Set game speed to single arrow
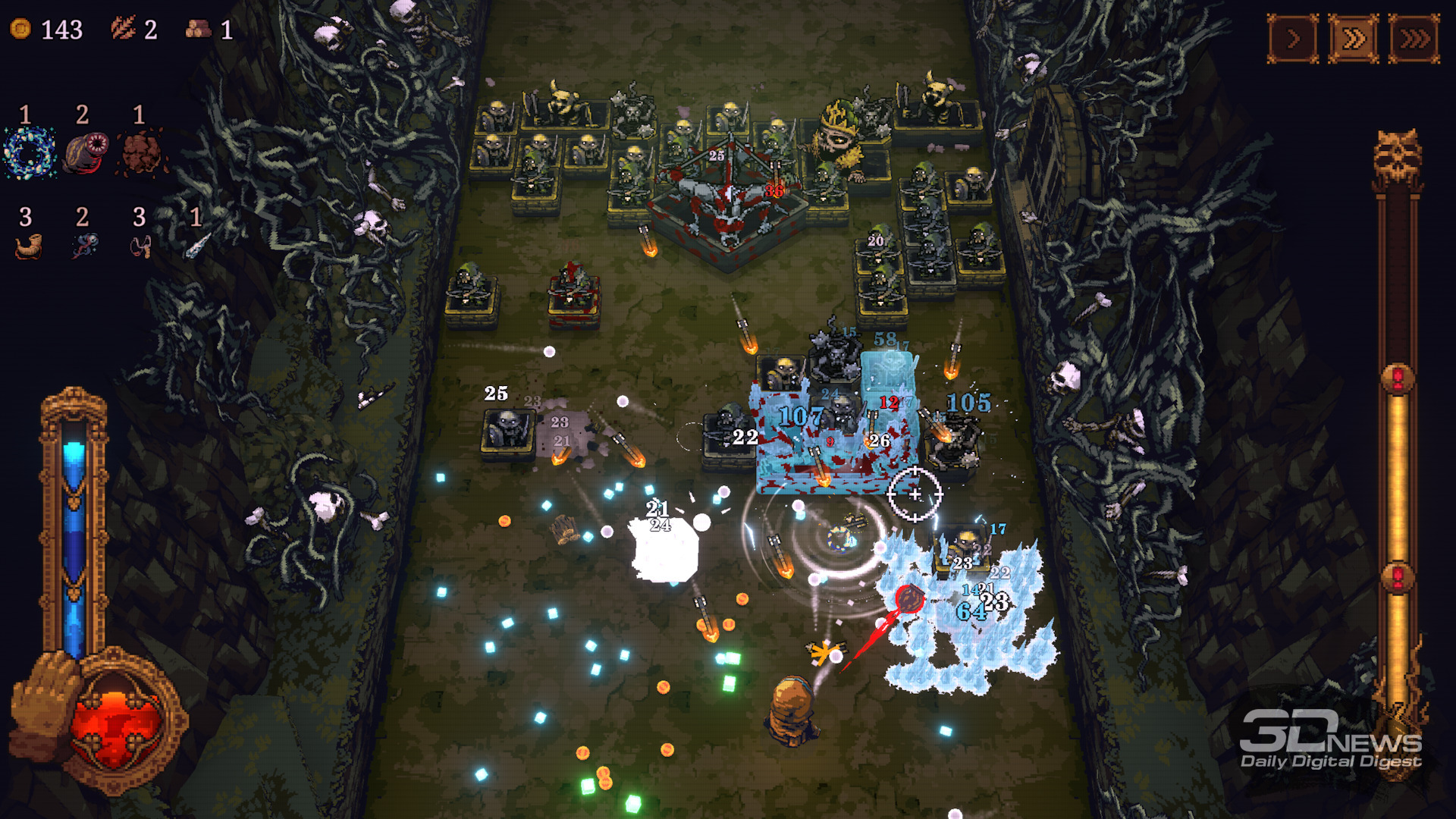Screen dimensions: 1456x819 point(1293,39)
